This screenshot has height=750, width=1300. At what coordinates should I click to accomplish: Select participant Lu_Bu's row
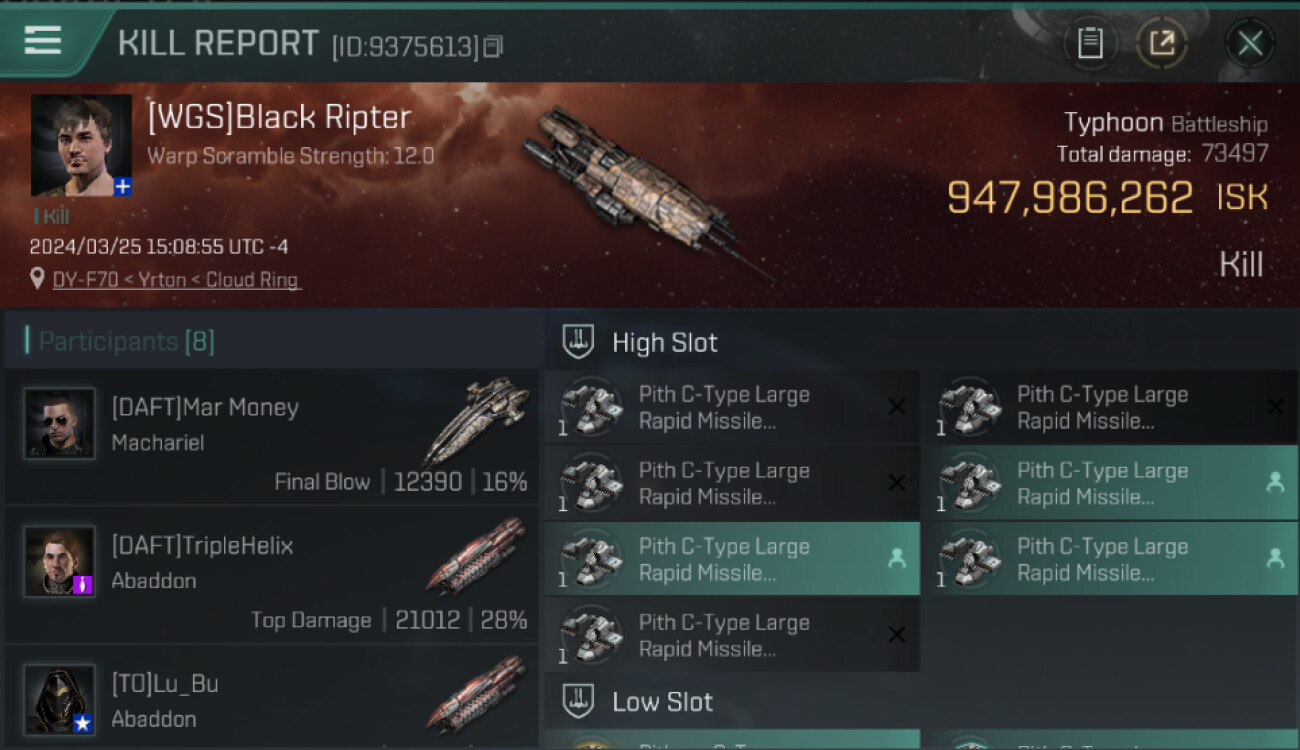click(x=272, y=700)
